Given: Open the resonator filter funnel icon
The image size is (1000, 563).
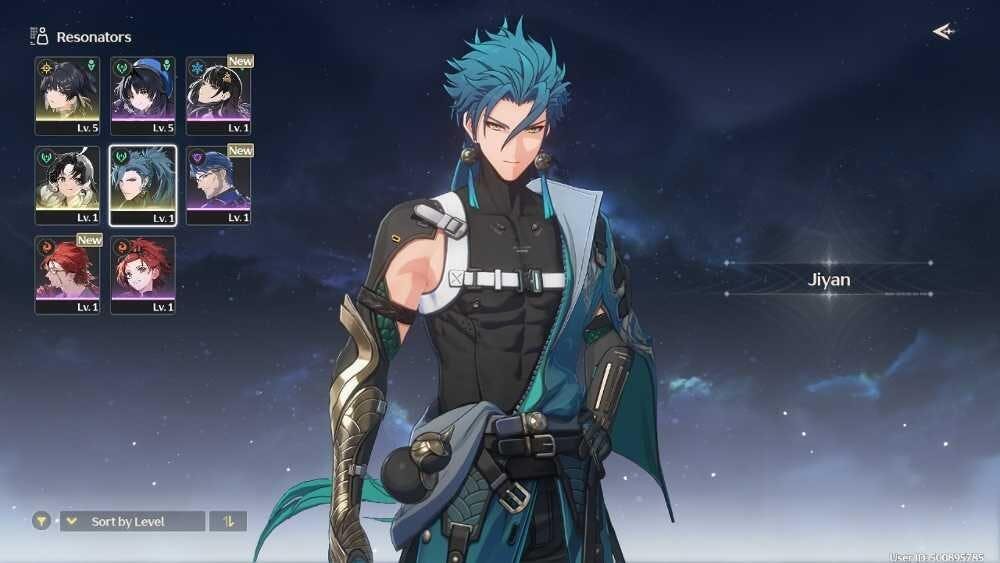Looking at the screenshot, I should coord(41,521).
